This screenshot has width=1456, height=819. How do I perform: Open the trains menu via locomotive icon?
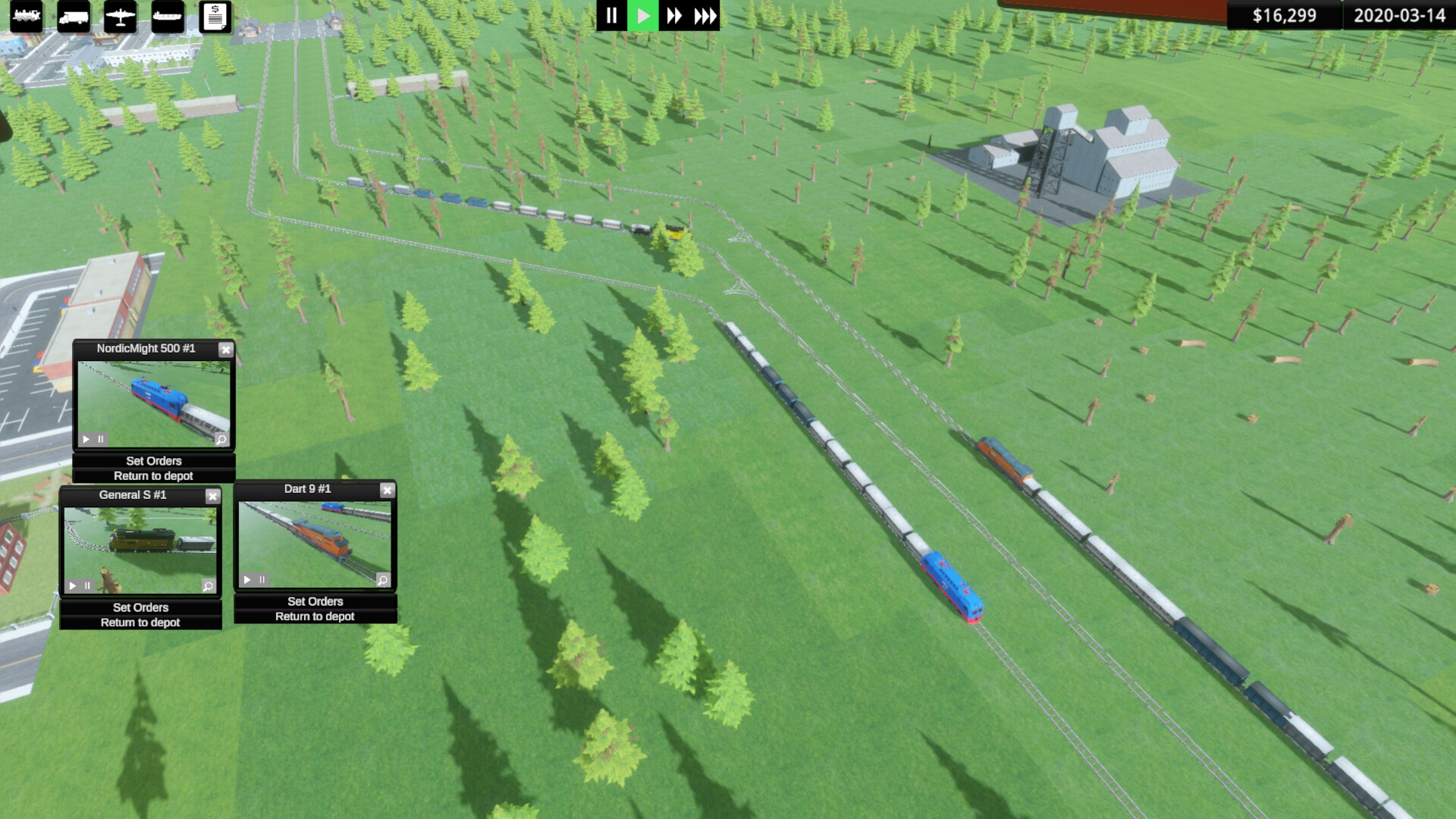(27, 17)
